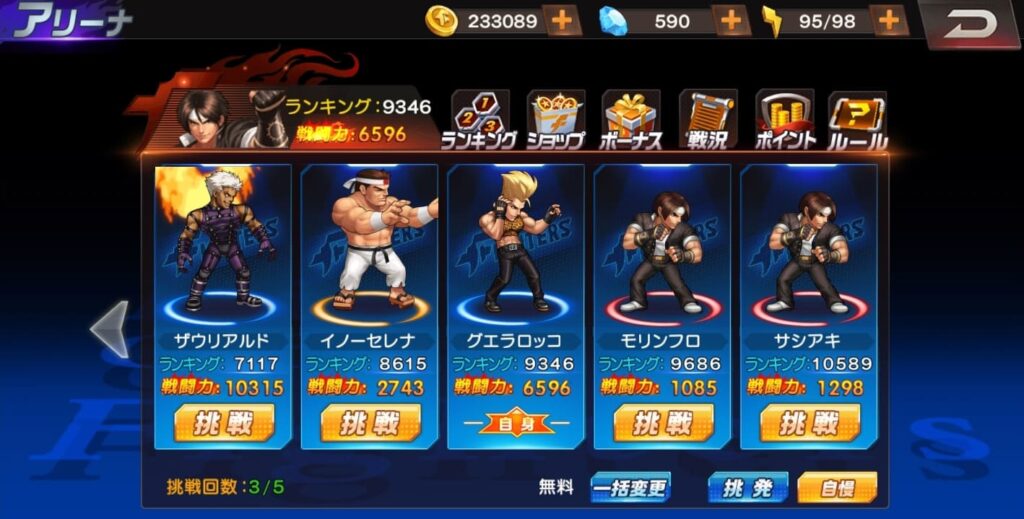1024x519 pixels.
Task: Click the 挑発 taunt button
Action: [748, 487]
